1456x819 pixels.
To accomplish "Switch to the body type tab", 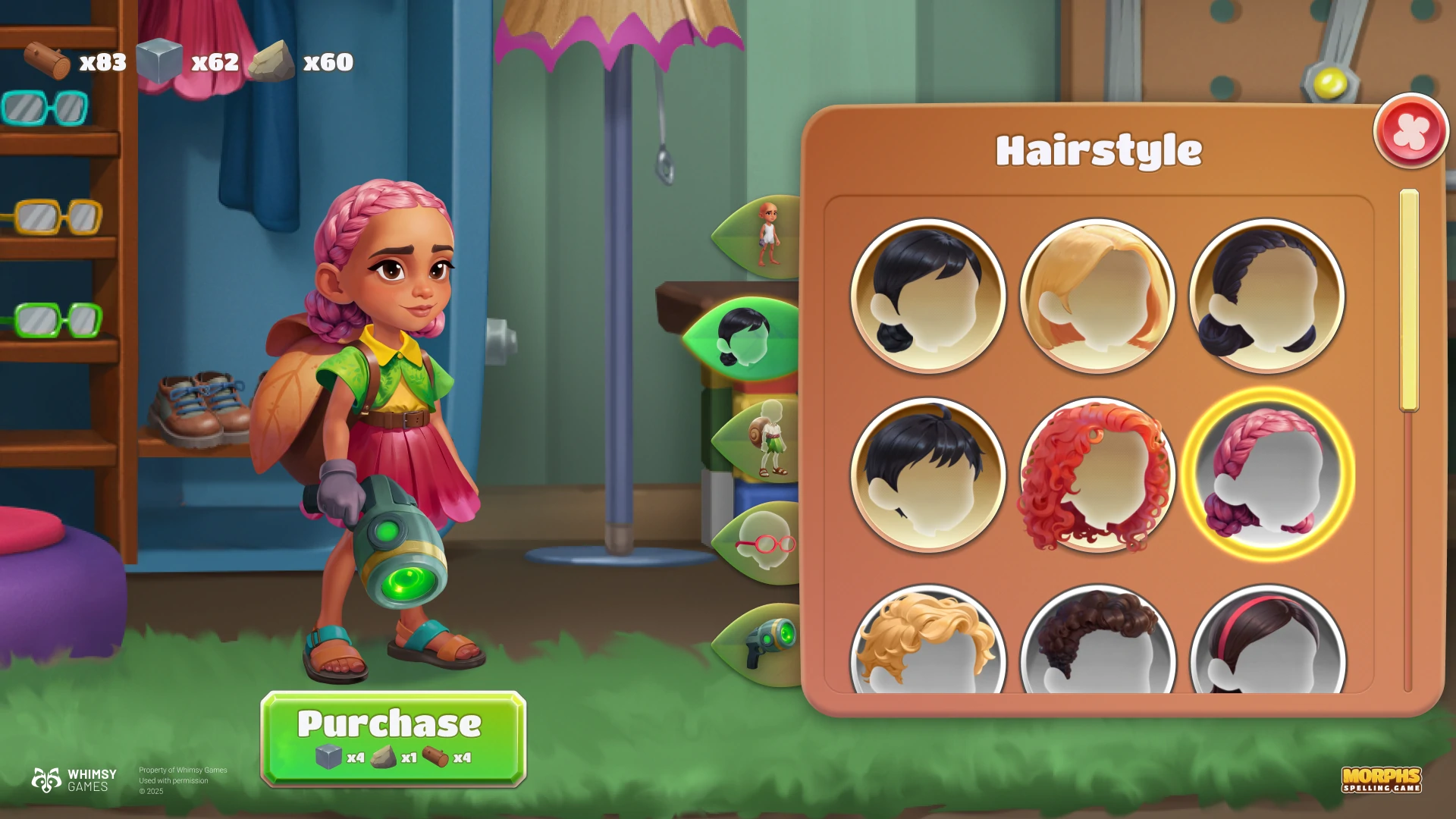I will click(x=762, y=236).
